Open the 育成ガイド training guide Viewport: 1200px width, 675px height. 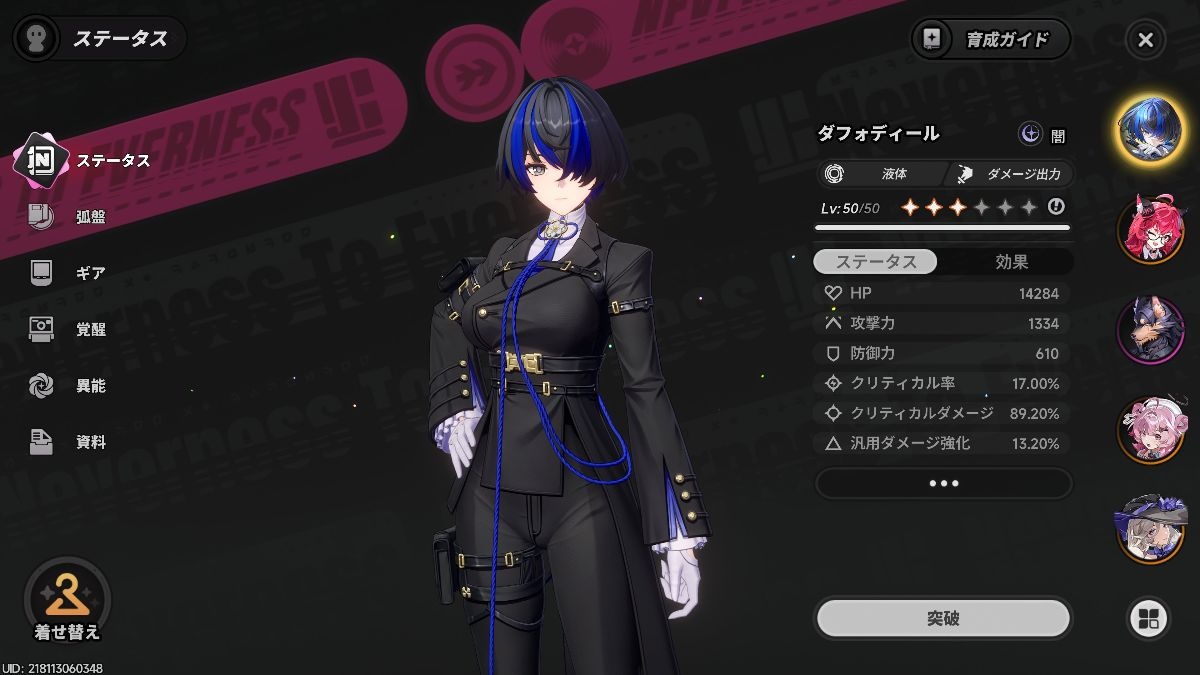click(990, 40)
